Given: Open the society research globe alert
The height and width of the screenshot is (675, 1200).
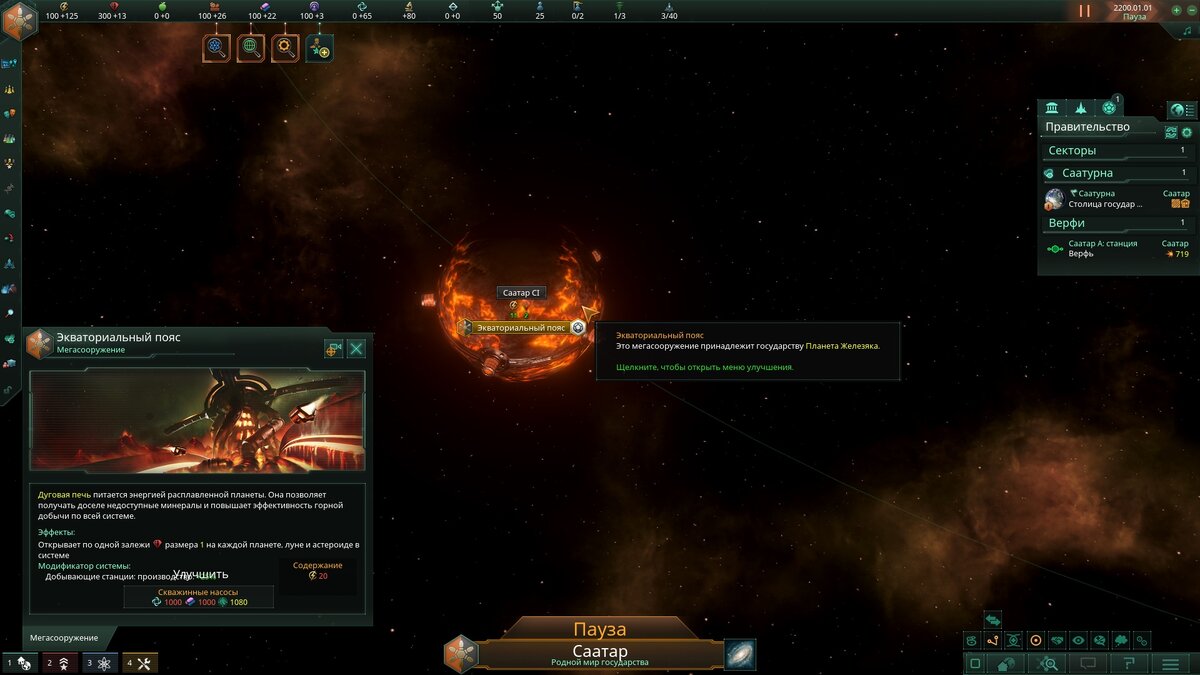Looking at the screenshot, I should click(251, 47).
